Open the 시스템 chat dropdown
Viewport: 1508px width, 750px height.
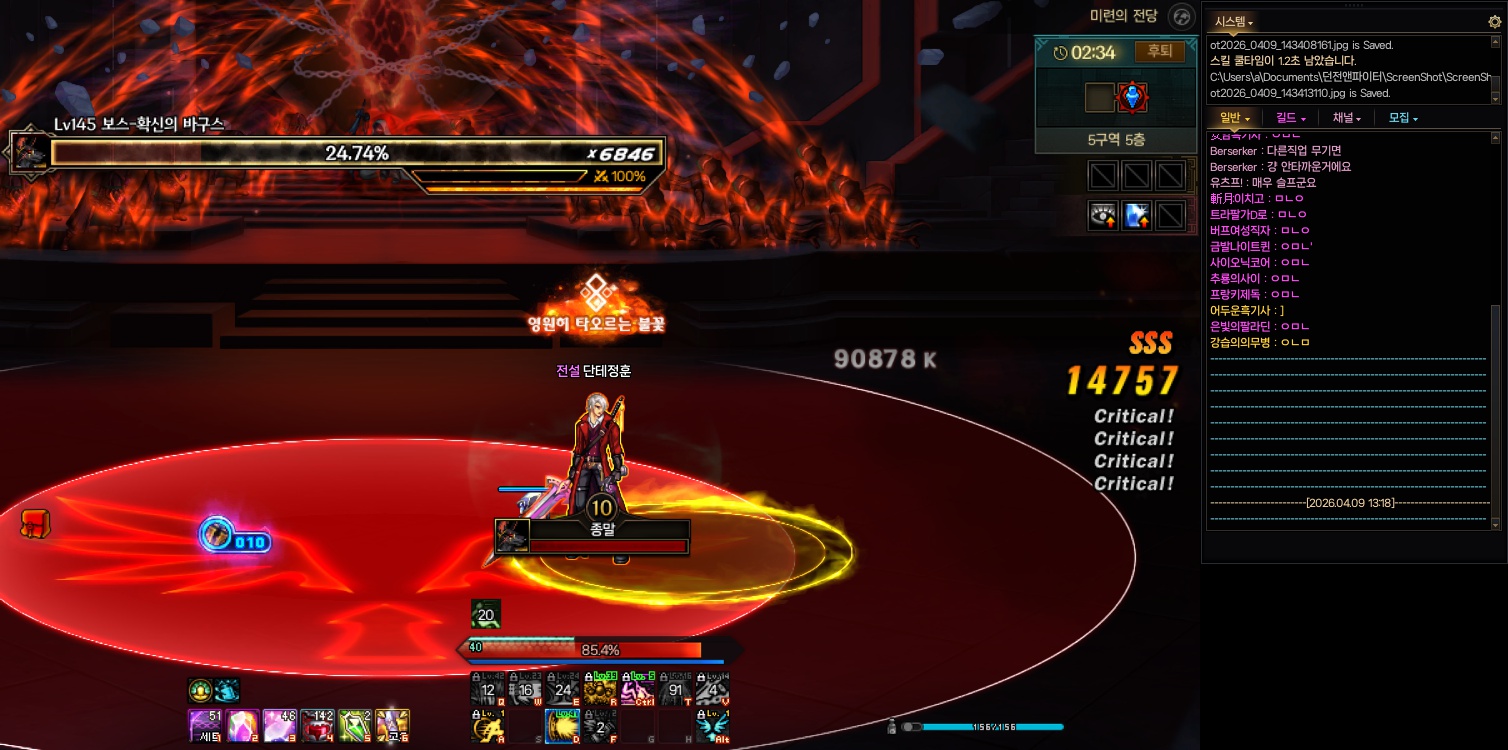(x=1233, y=22)
